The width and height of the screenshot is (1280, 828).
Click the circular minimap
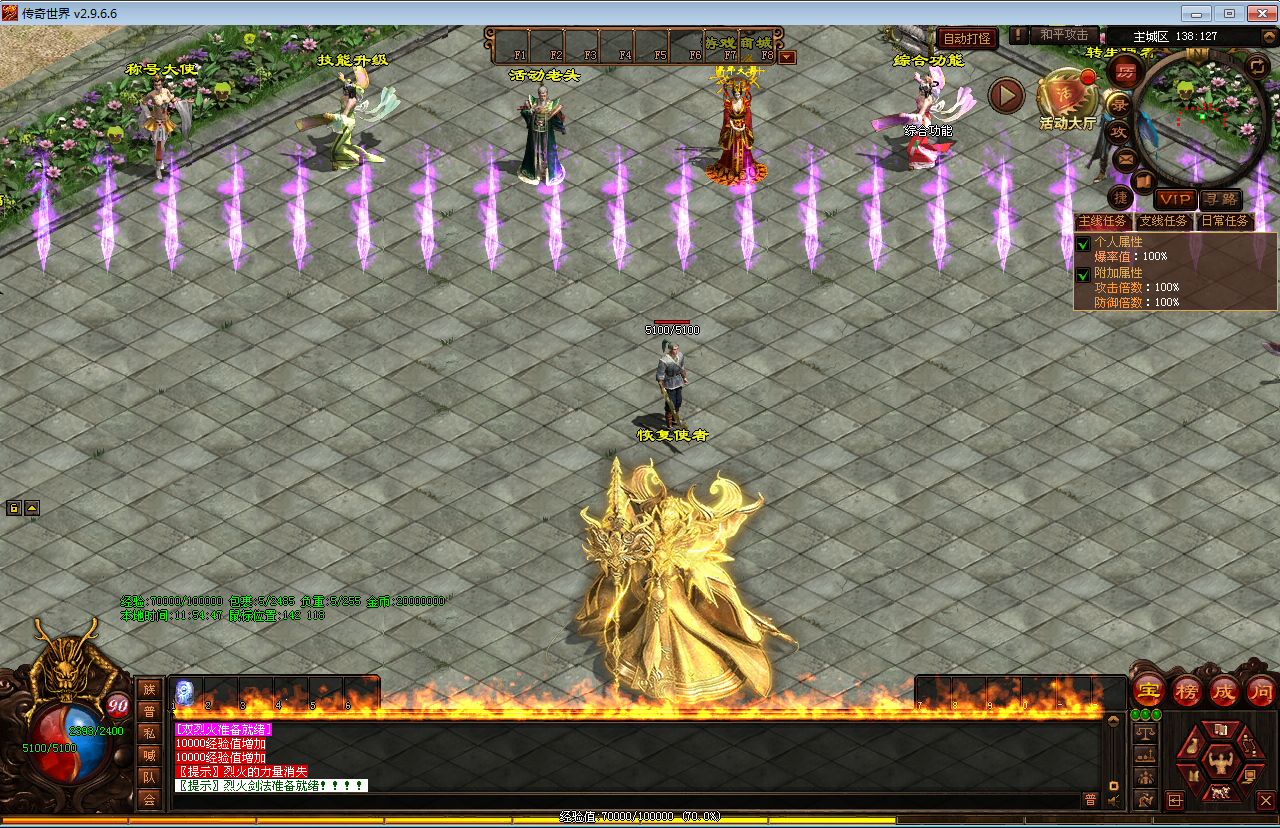1204,110
